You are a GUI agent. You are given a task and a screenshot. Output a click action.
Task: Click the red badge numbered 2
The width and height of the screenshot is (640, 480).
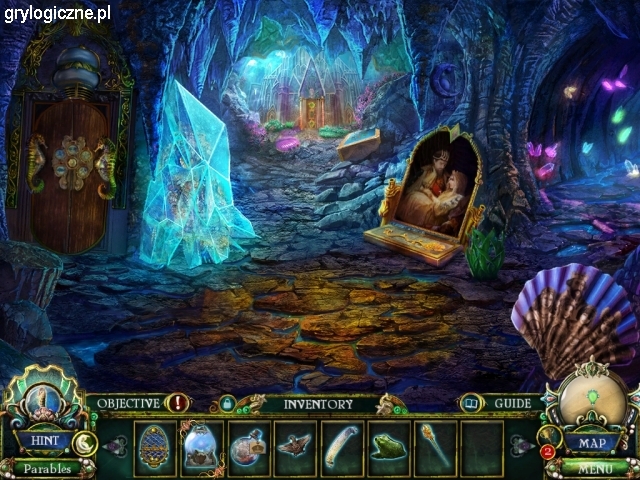point(547,452)
